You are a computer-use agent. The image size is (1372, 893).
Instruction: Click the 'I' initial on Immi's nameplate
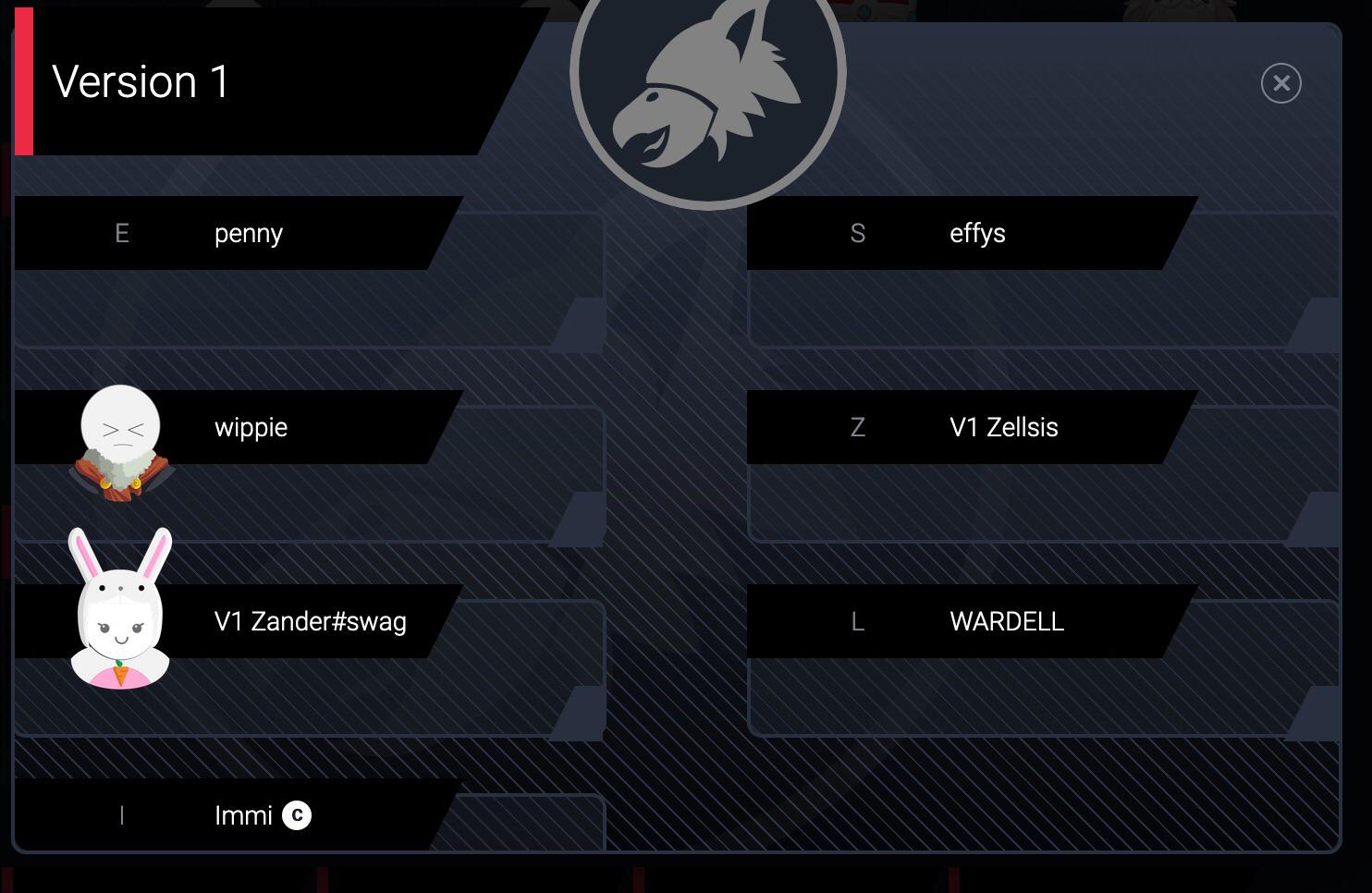click(x=121, y=815)
